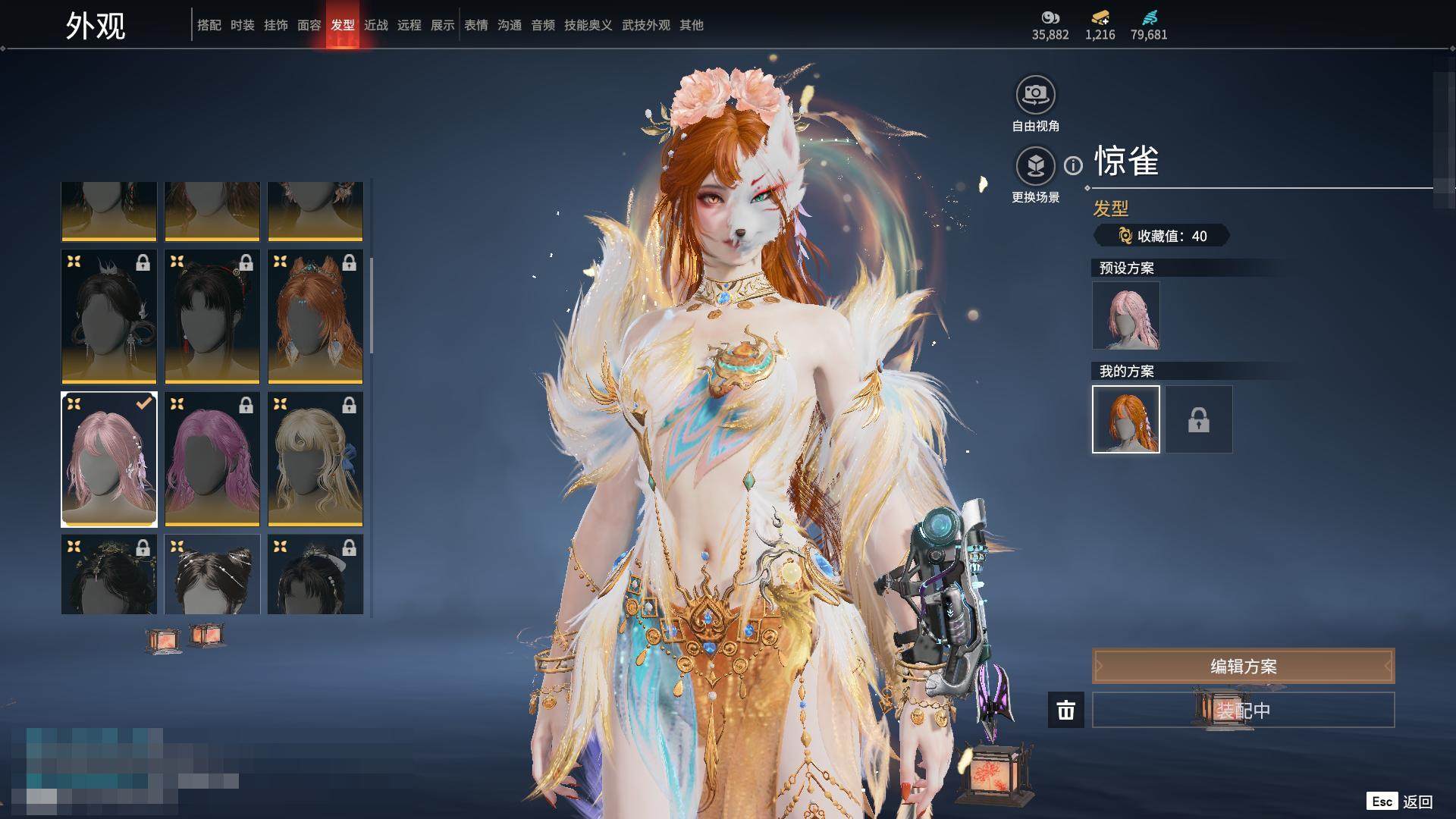The height and width of the screenshot is (819, 1456).
Task: Activate the 自由视角 camera button
Action: (1035, 96)
